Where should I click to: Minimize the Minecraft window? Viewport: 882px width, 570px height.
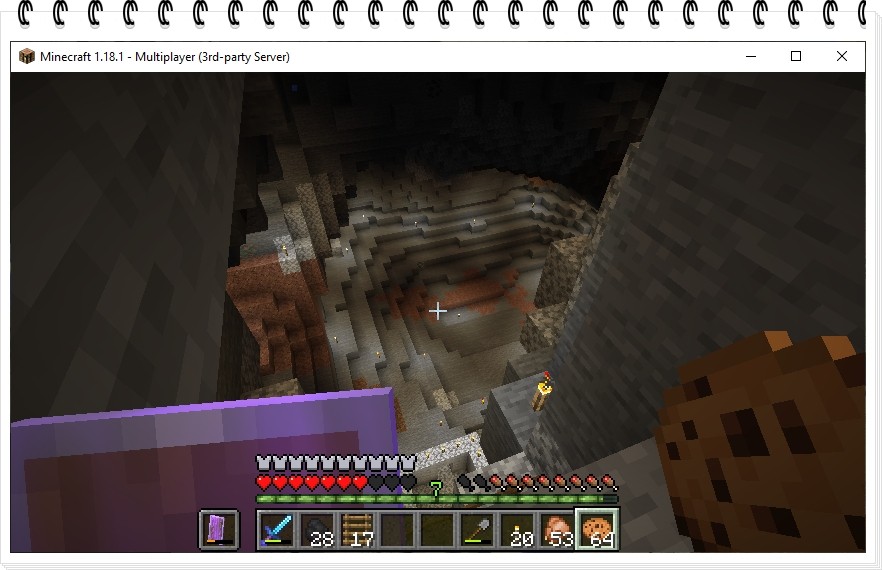(750, 57)
